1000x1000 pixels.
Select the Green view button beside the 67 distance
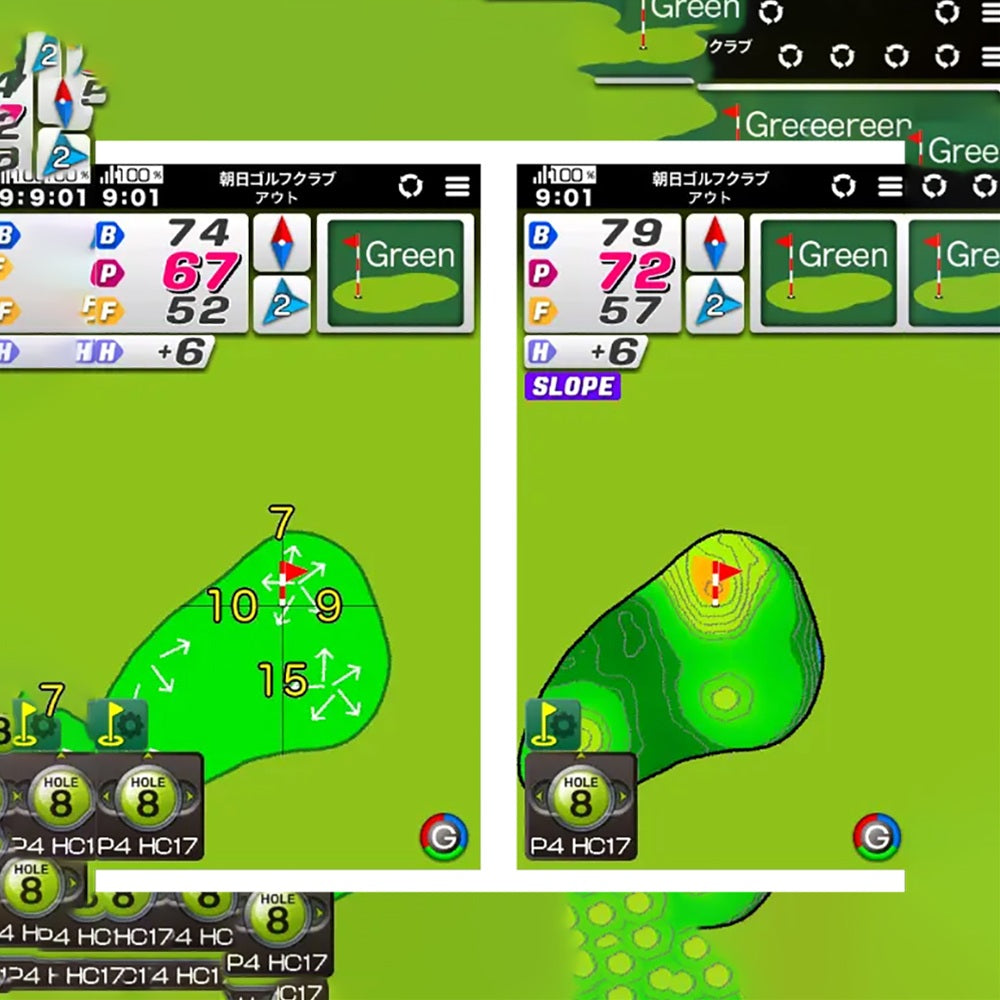tap(396, 272)
